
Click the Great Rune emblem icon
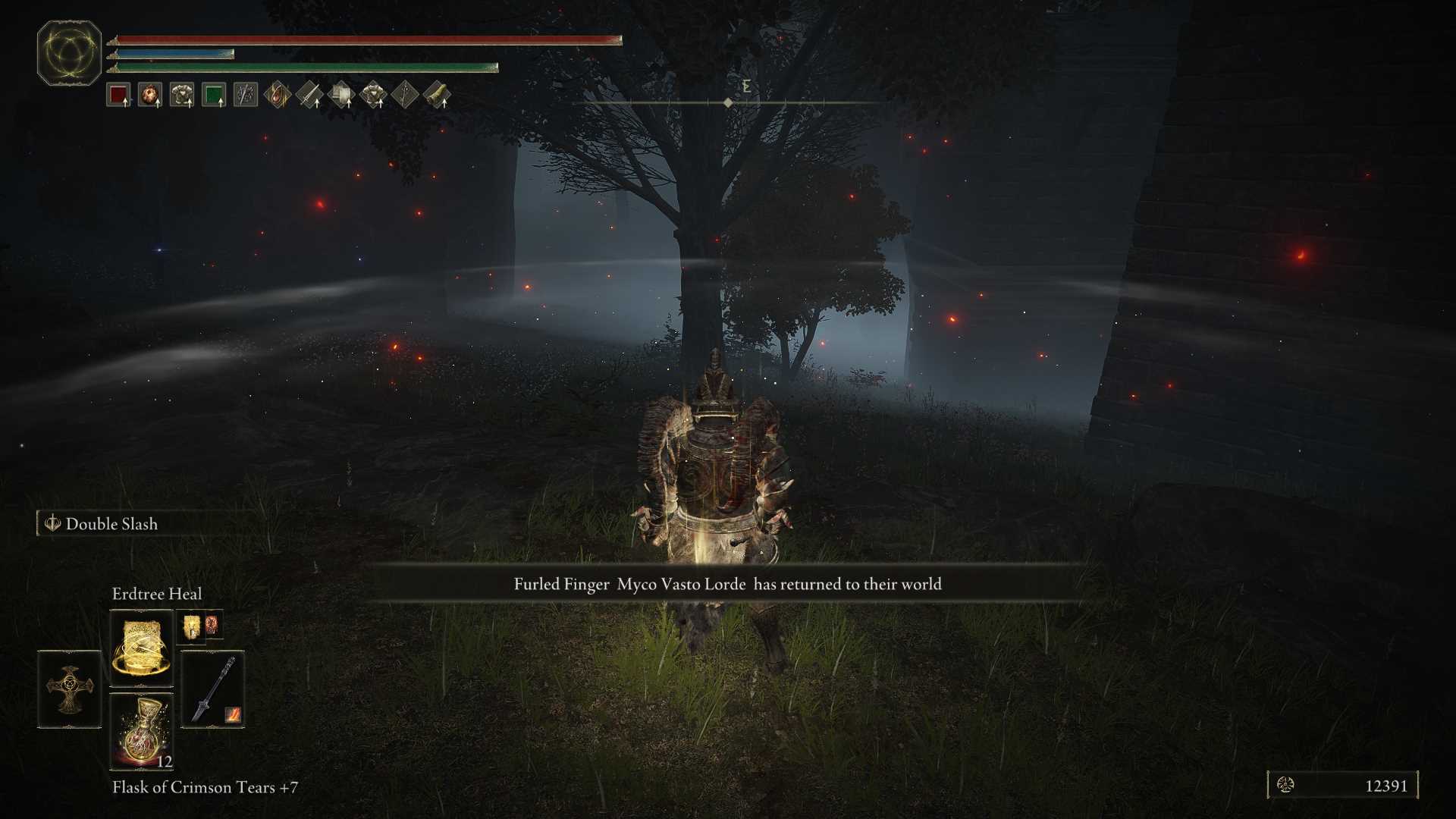click(x=69, y=53)
